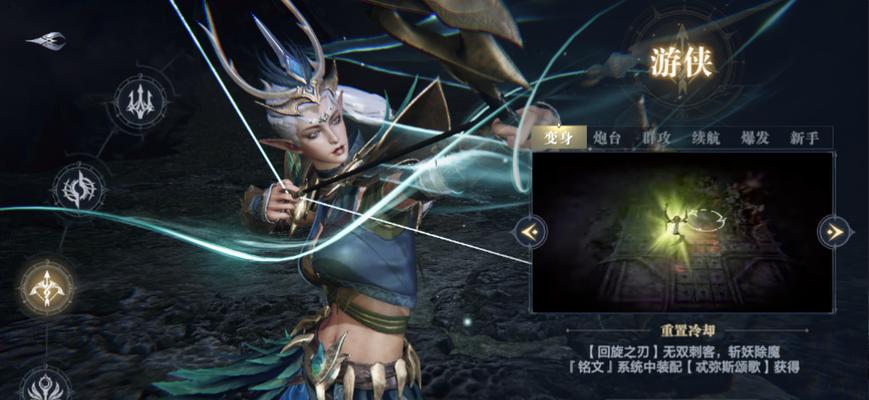
Task: Click the left arrow beside the skill preview
Action: (530, 233)
